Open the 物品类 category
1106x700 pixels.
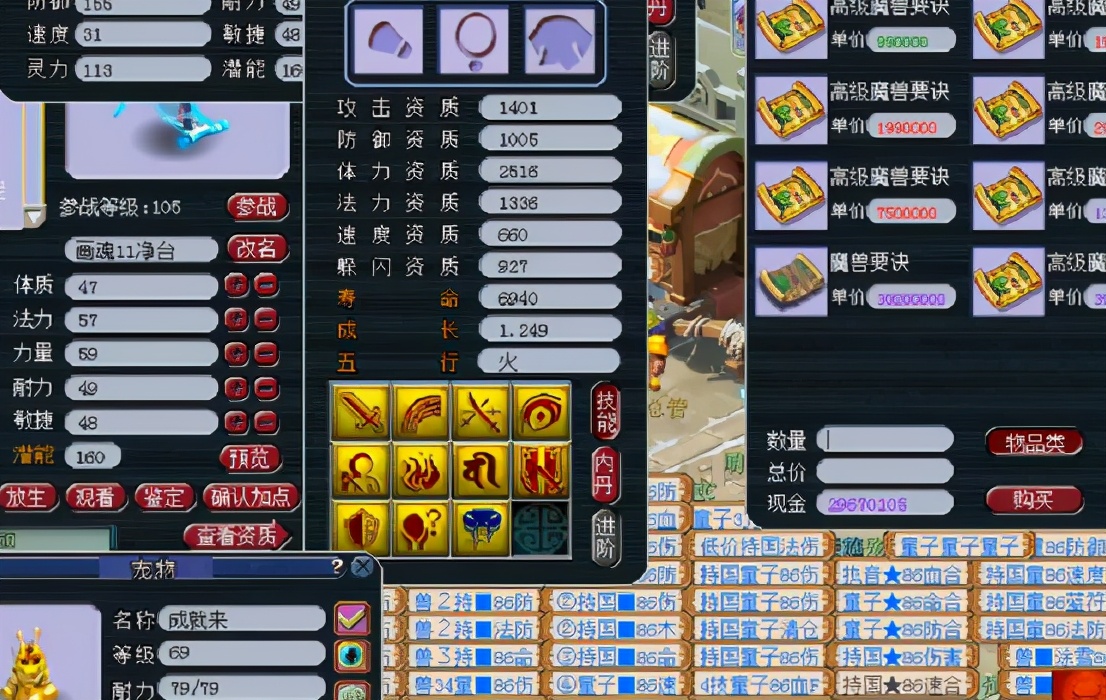click(1034, 442)
